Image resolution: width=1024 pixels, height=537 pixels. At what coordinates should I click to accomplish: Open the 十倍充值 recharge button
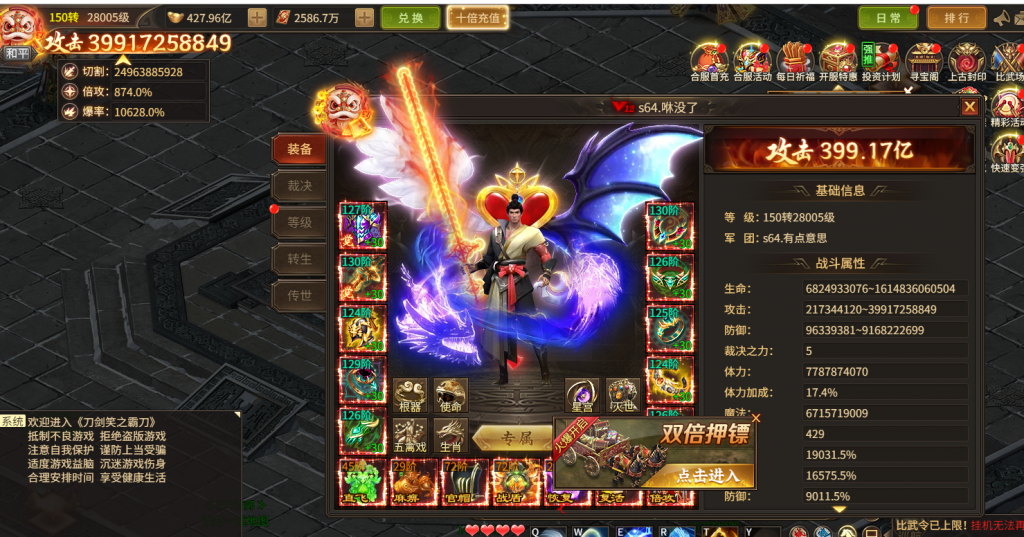[477, 18]
